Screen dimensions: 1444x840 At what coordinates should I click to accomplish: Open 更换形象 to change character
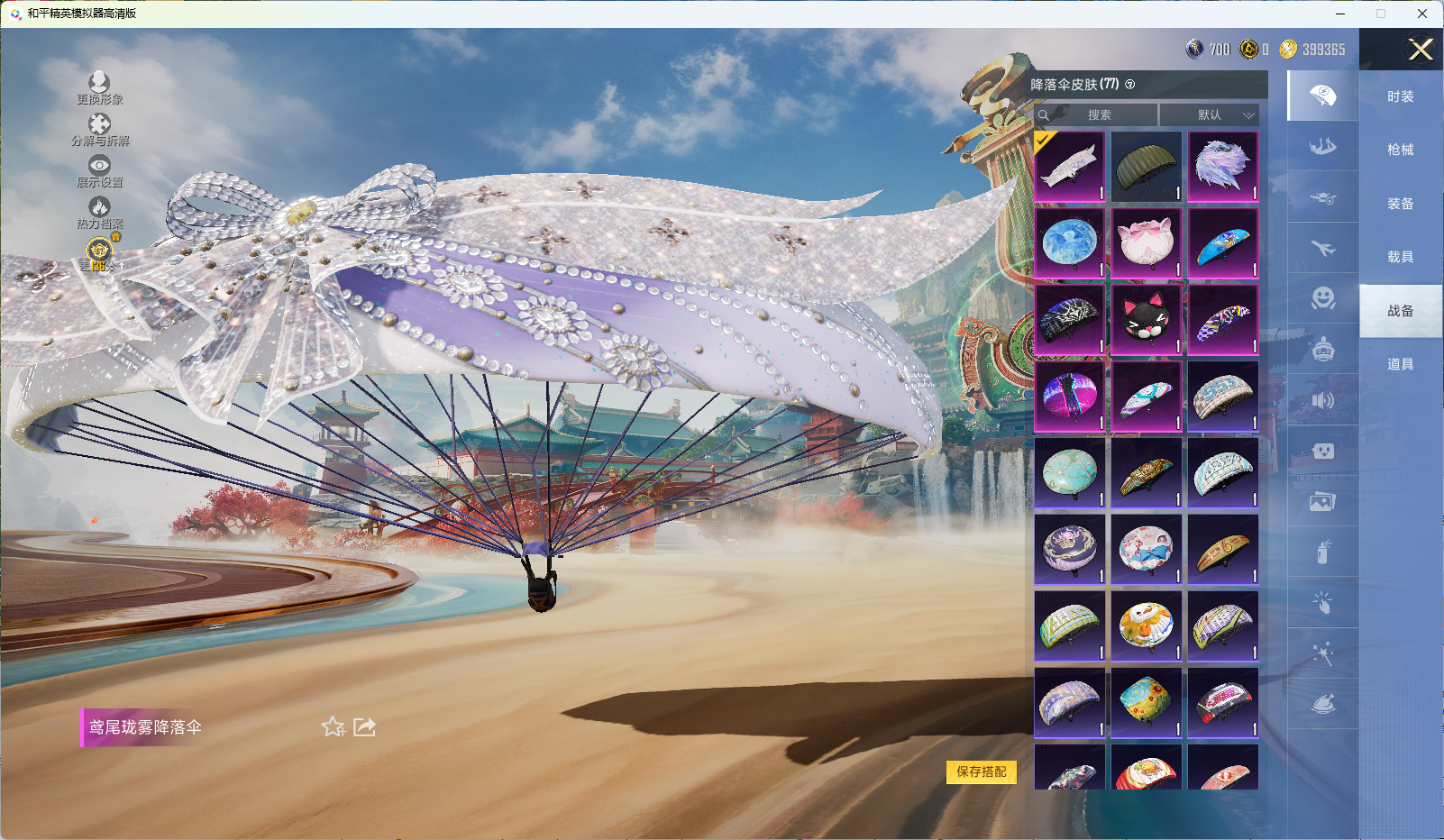[99, 87]
